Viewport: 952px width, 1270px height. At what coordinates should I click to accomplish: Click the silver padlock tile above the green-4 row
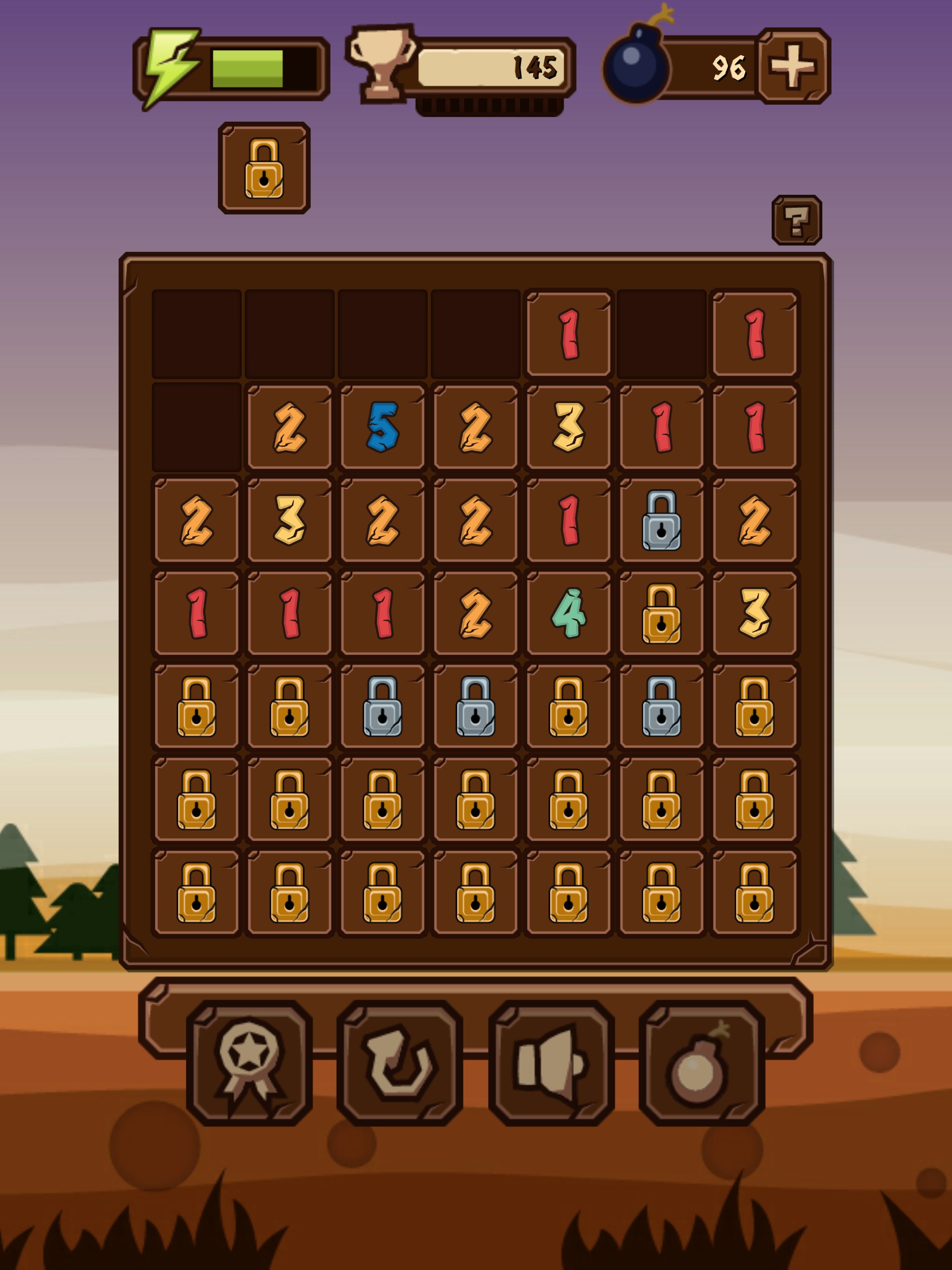tap(661, 520)
